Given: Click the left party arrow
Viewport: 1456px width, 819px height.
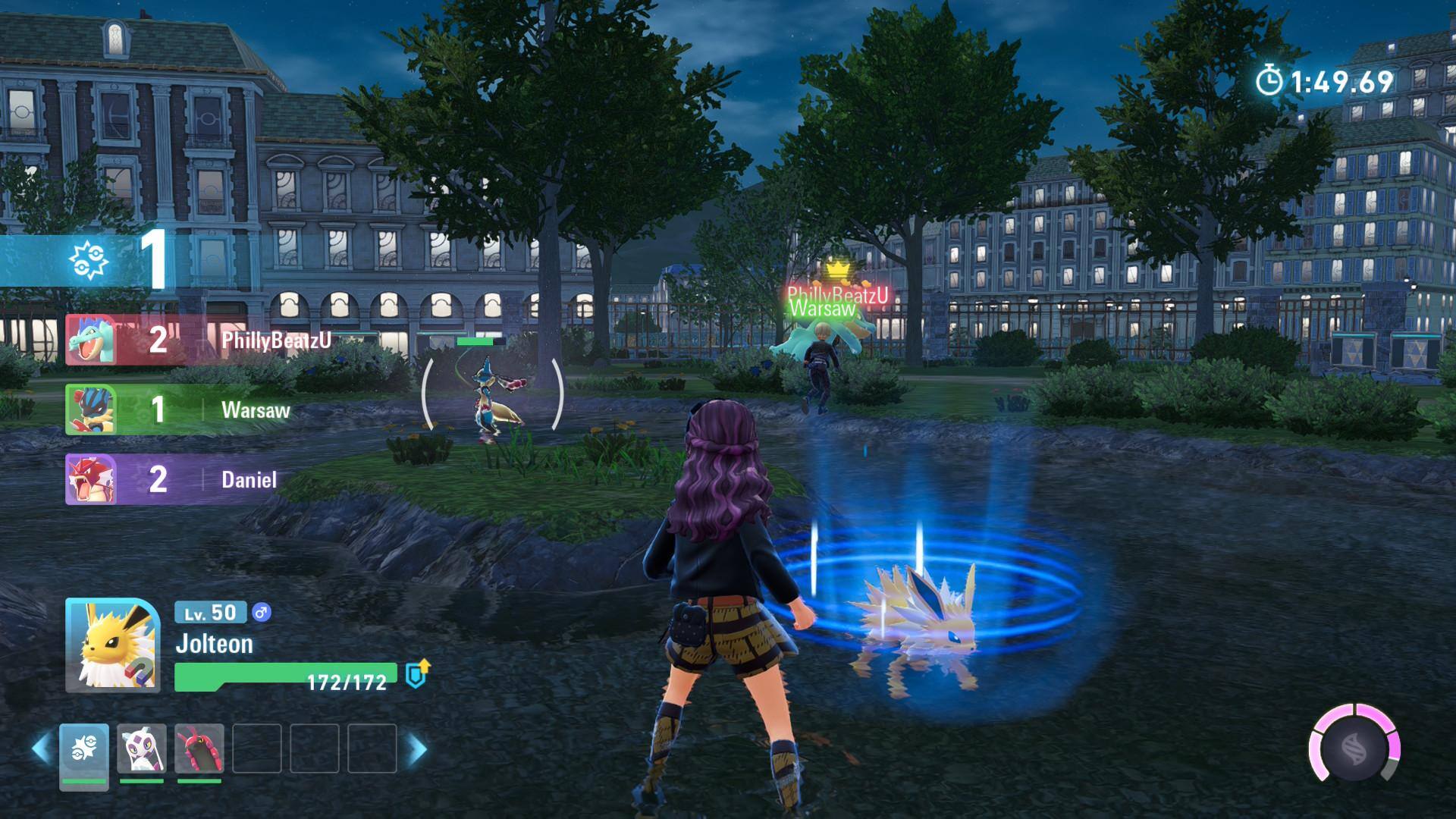Looking at the screenshot, I should (x=42, y=749).
